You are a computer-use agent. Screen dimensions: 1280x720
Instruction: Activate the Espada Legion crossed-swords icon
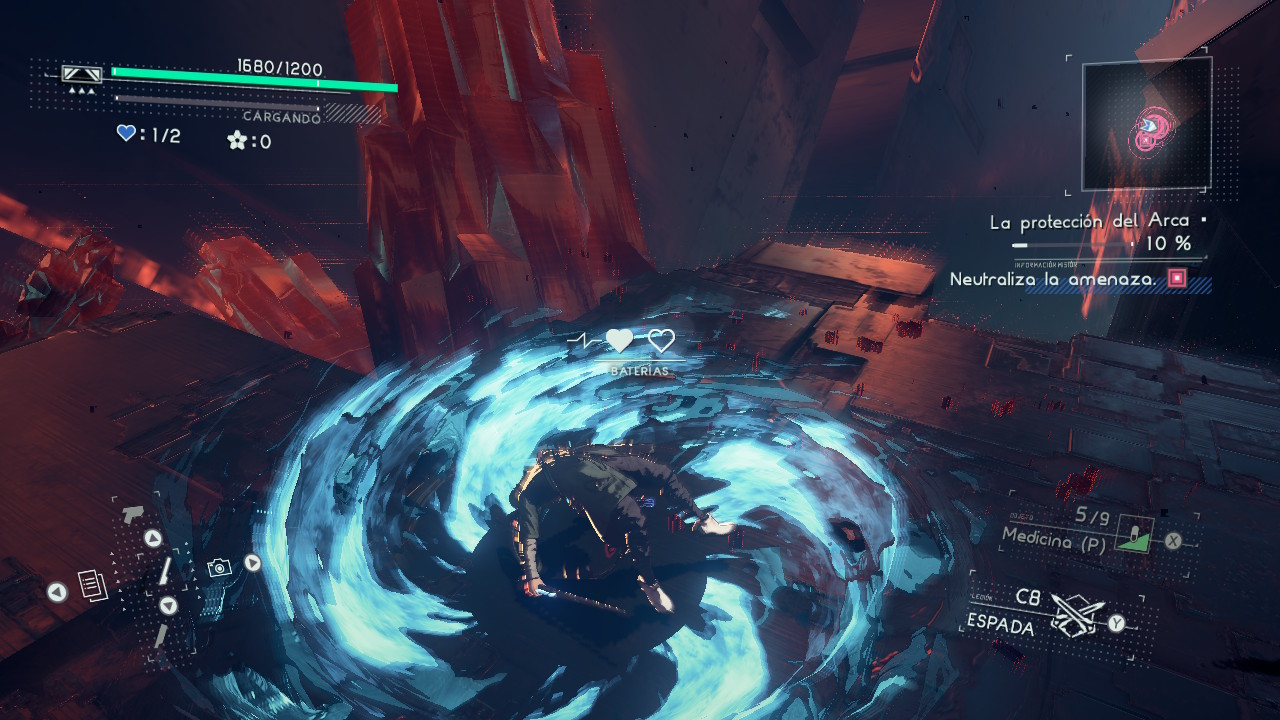(1076, 615)
